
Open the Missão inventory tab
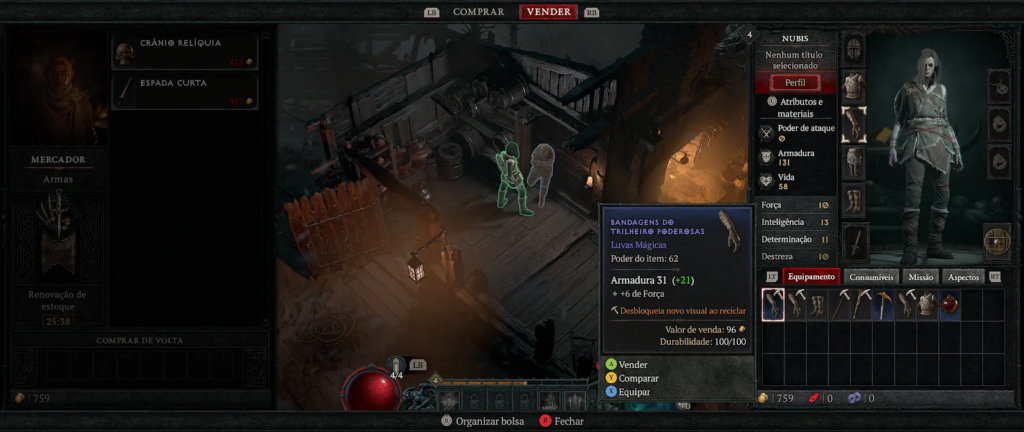click(x=920, y=277)
